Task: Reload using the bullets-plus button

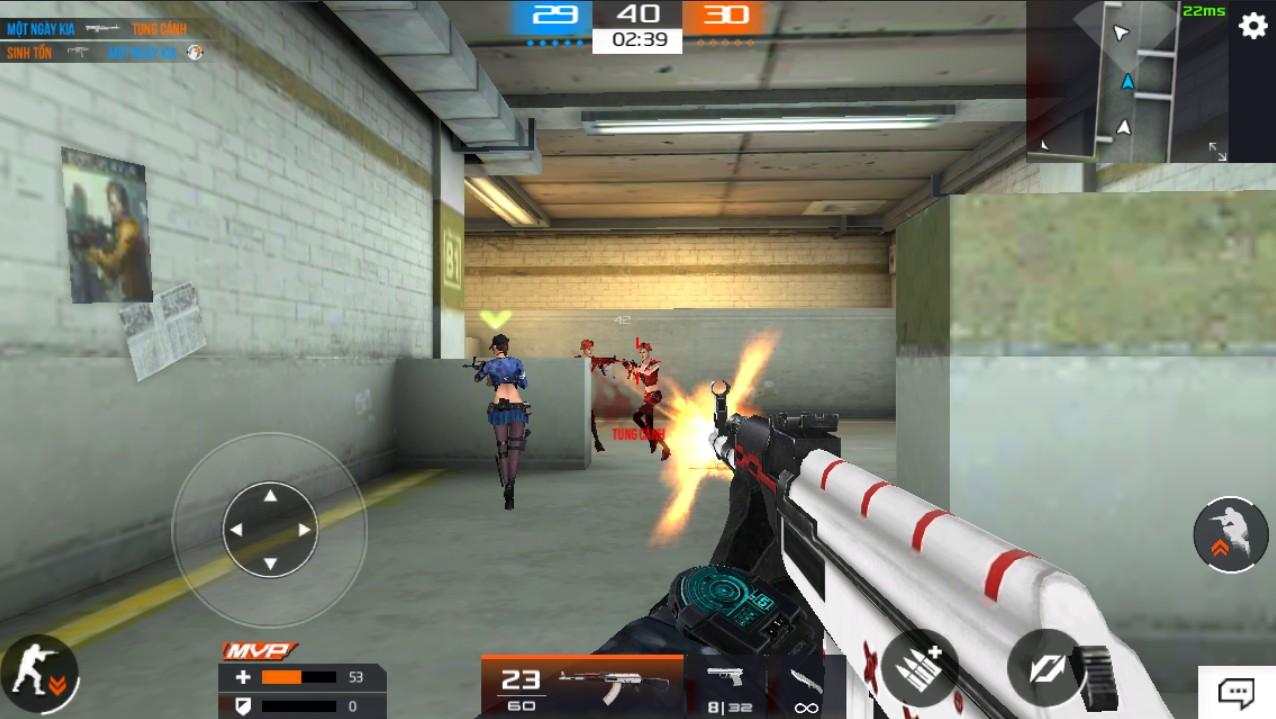Action: 919,667
